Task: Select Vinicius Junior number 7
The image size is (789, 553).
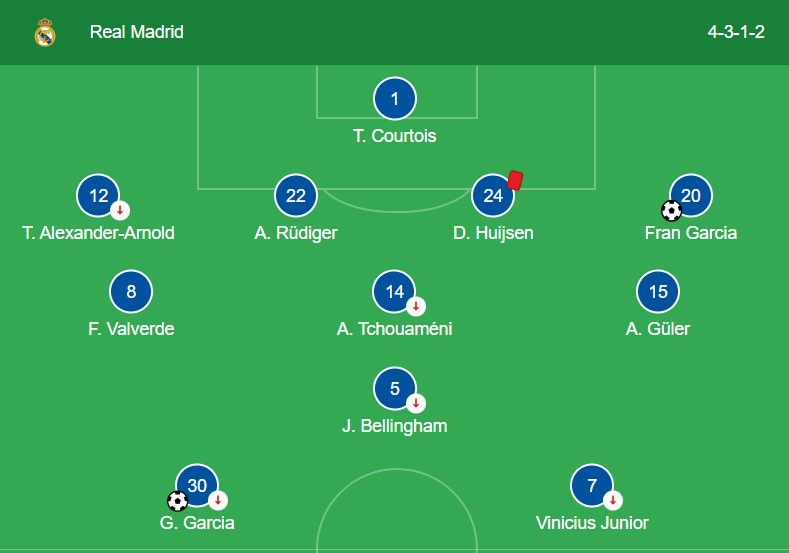Action: click(x=592, y=486)
